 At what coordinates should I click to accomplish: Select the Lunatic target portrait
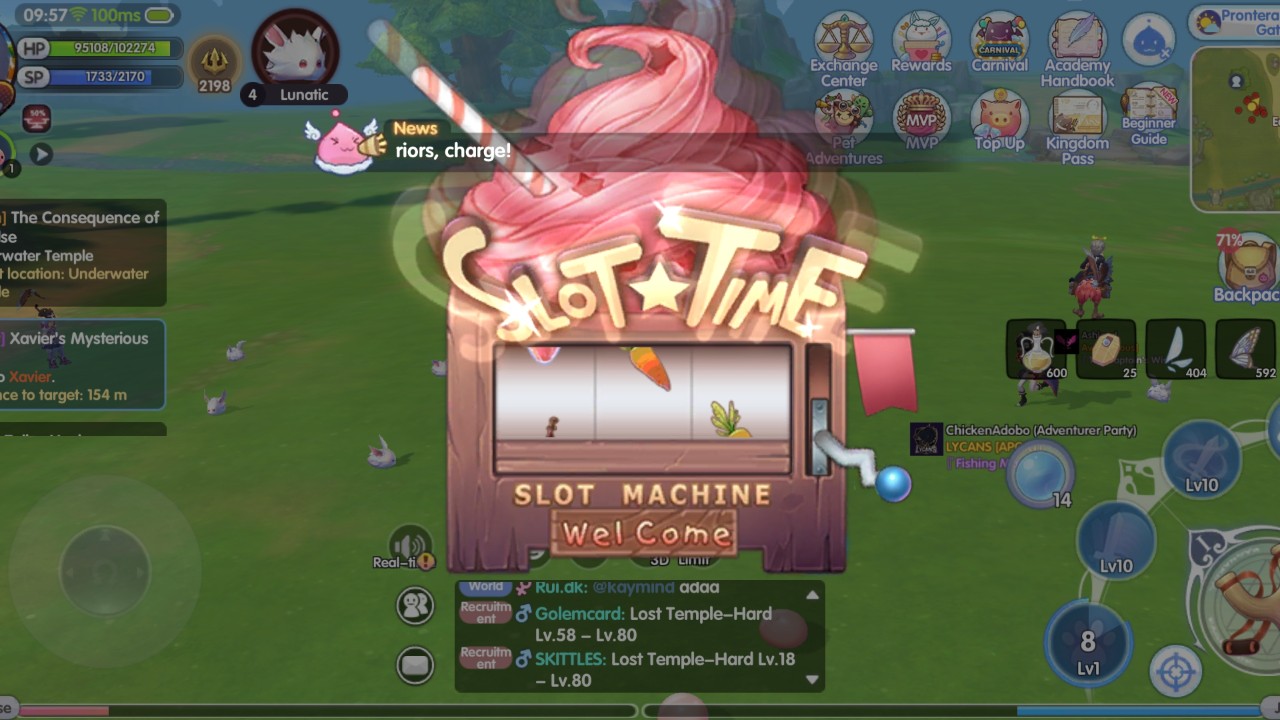[295, 50]
